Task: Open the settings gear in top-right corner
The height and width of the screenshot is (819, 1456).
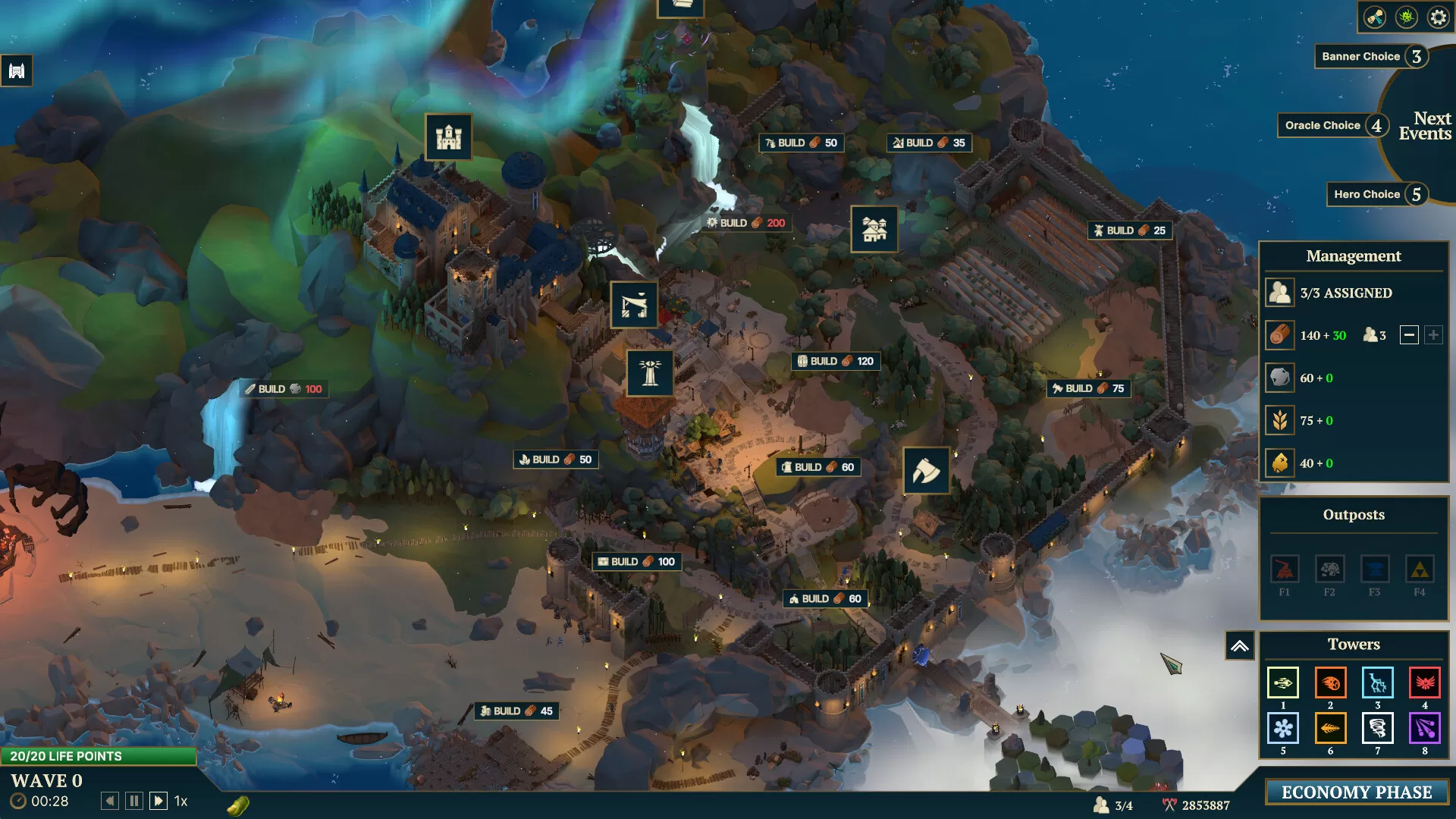Action: (x=1437, y=17)
